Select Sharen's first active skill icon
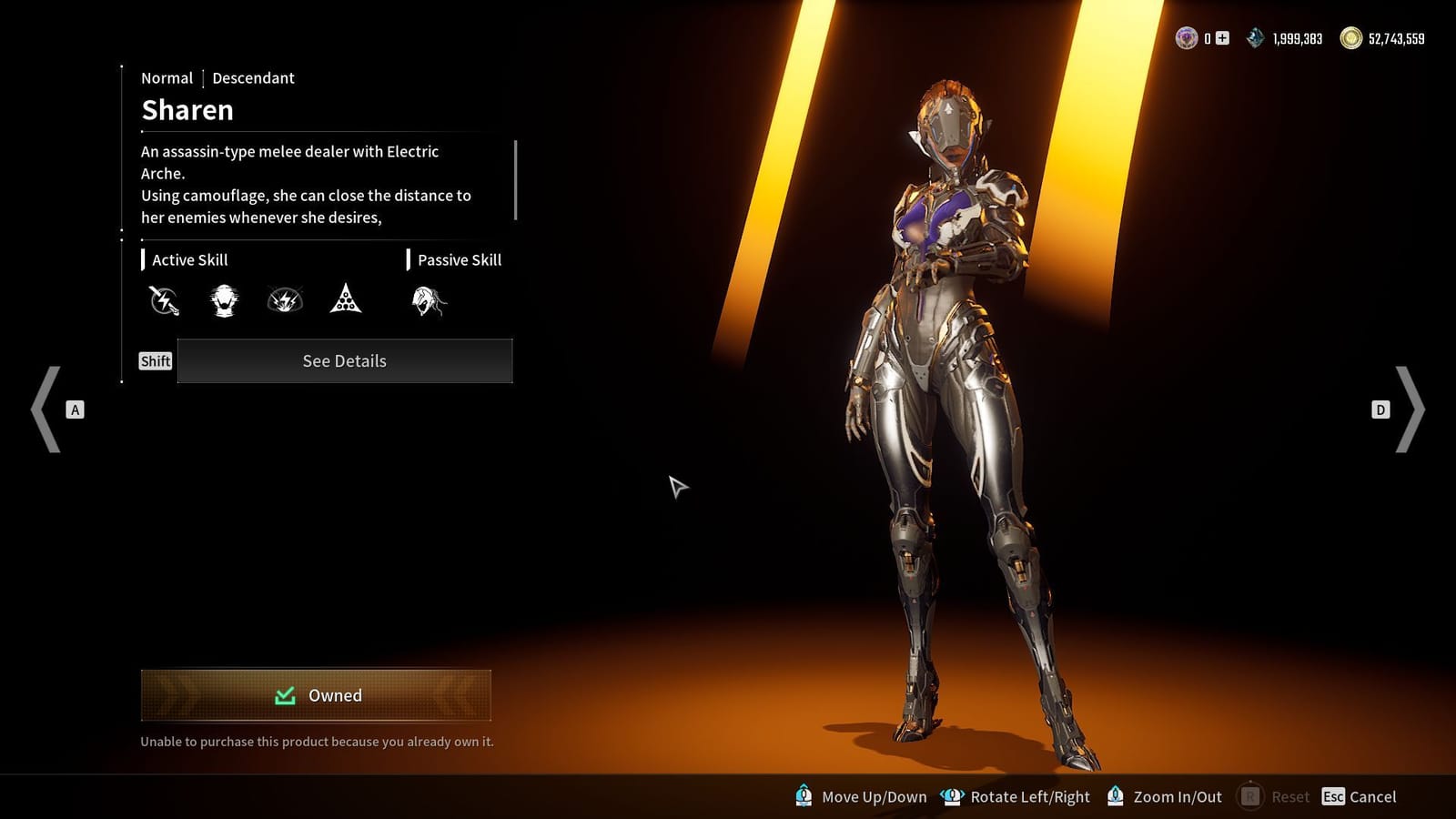 tap(163, 301)
